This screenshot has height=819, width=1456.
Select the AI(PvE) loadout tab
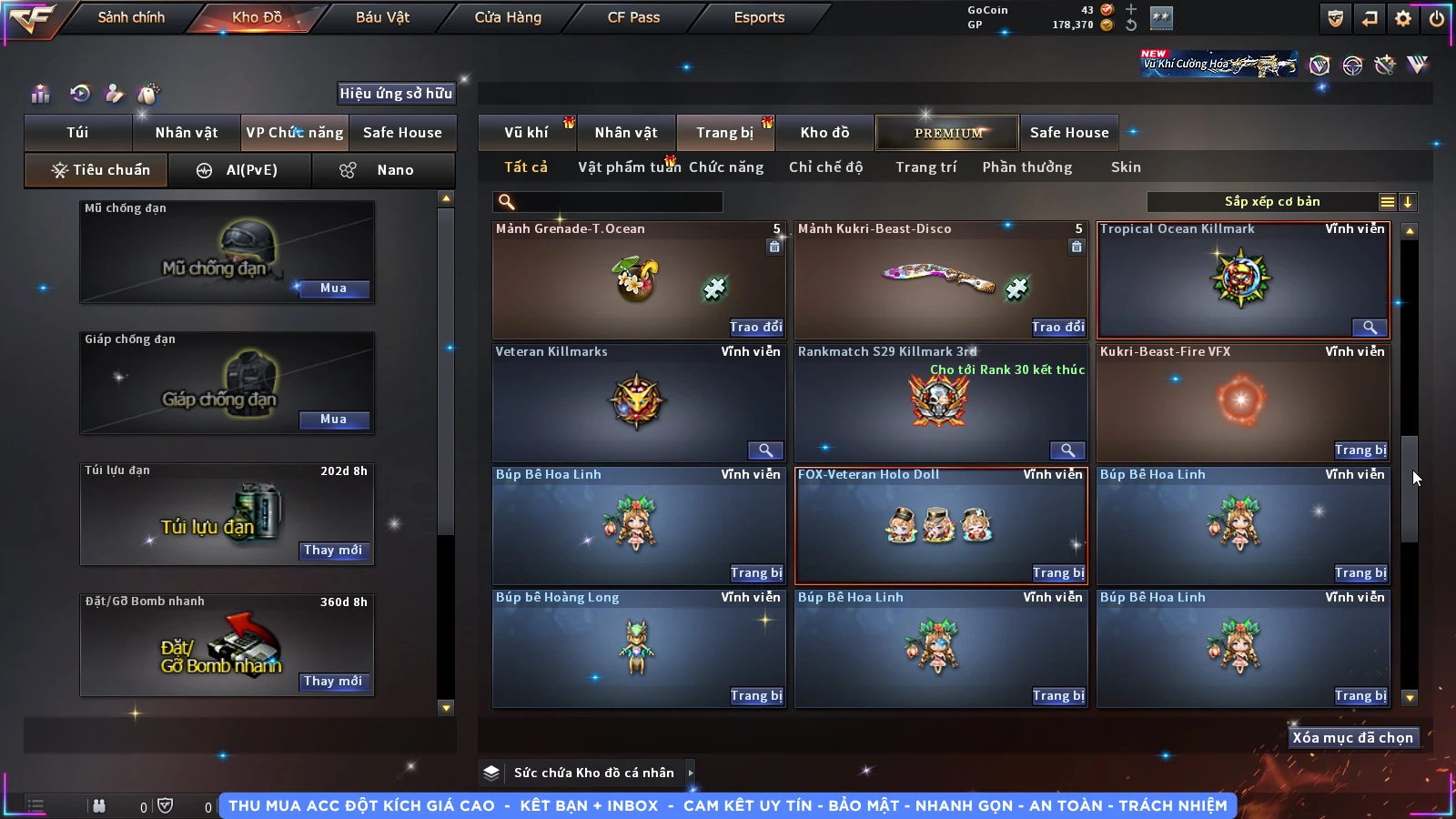click(240, 170)
